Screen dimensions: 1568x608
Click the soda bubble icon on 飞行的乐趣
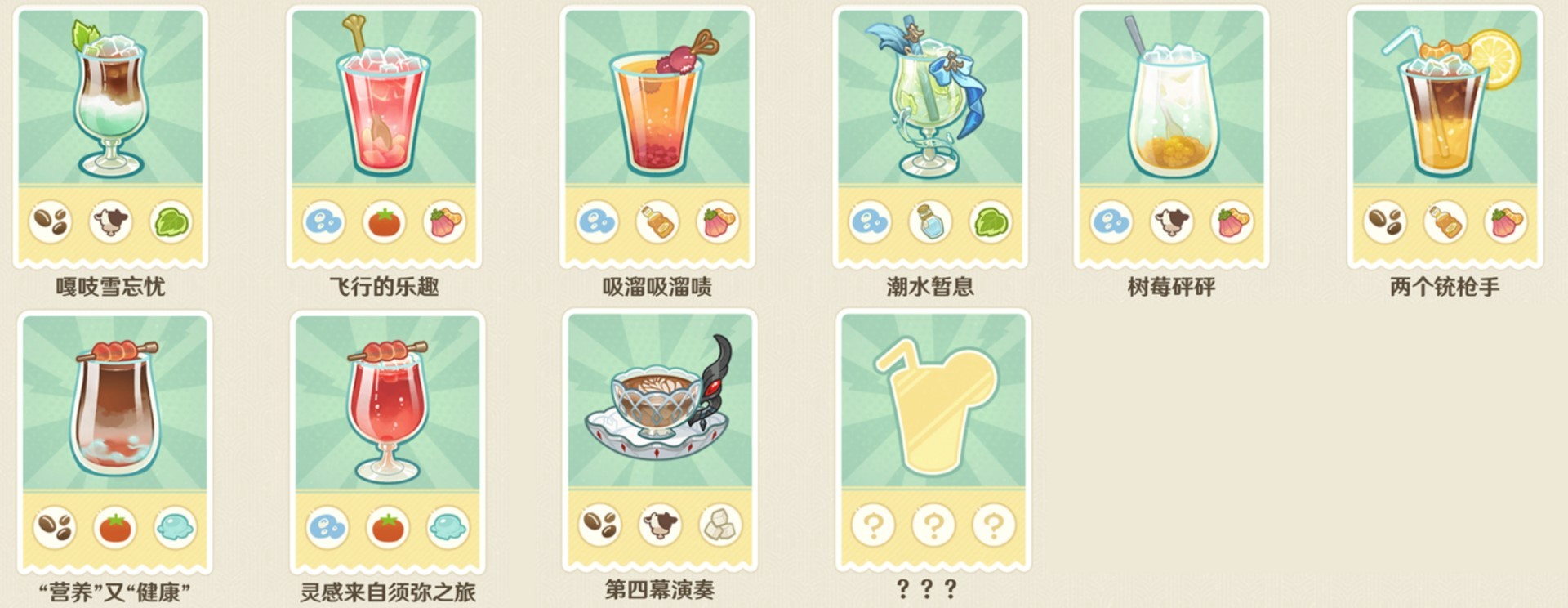coord(325,221)
